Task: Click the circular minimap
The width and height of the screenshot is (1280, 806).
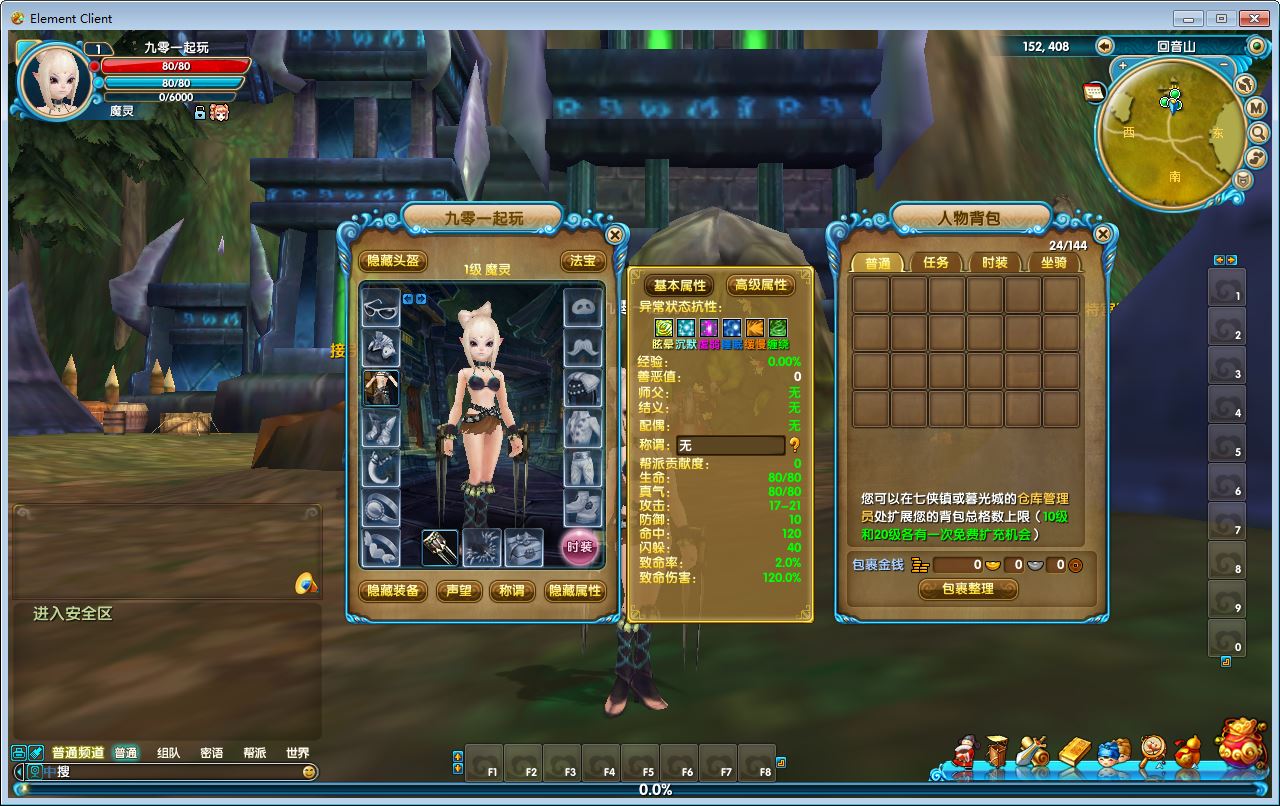Action: (1170, 135)
